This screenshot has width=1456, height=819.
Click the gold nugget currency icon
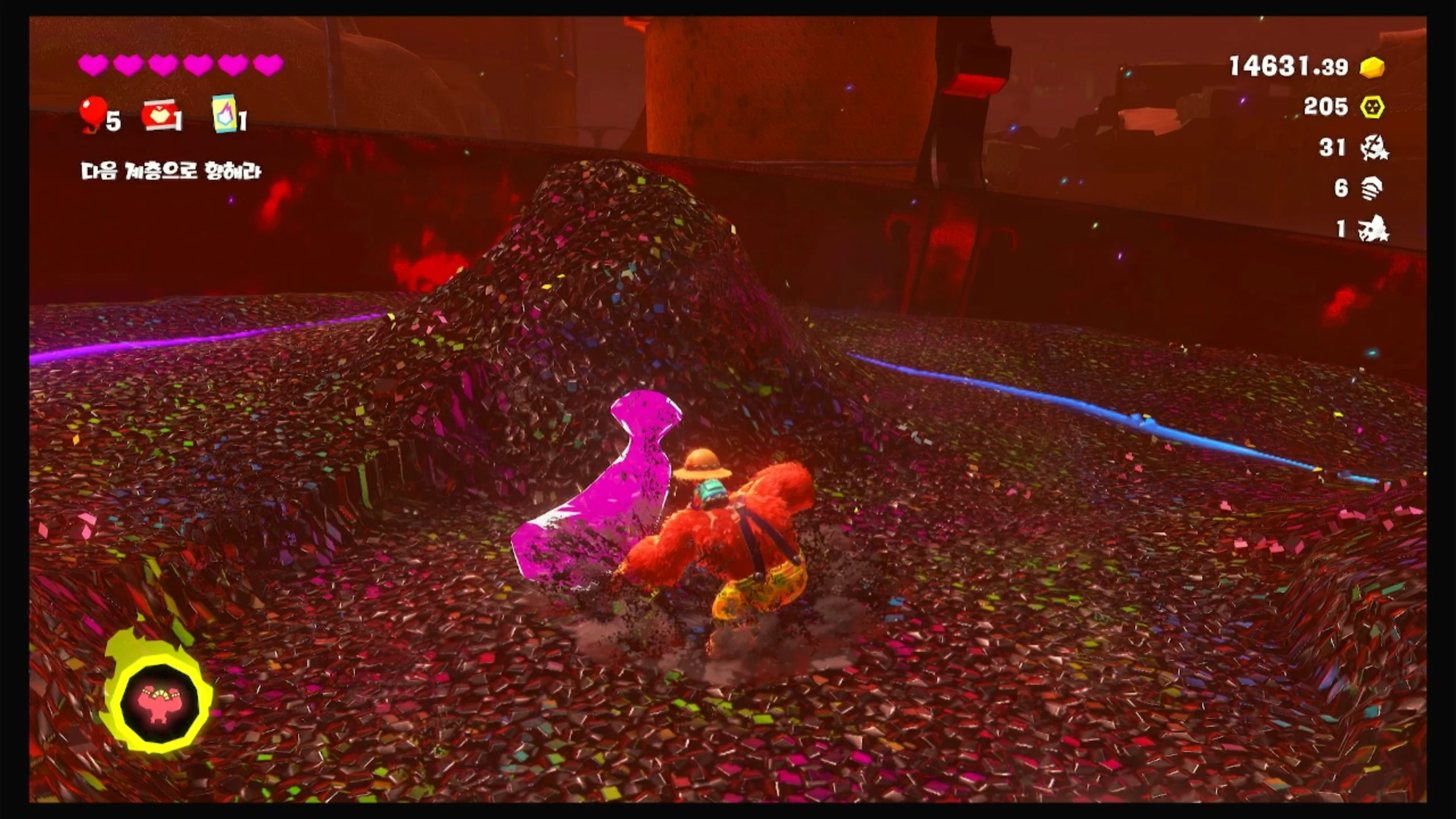[x=1372, y=68]
